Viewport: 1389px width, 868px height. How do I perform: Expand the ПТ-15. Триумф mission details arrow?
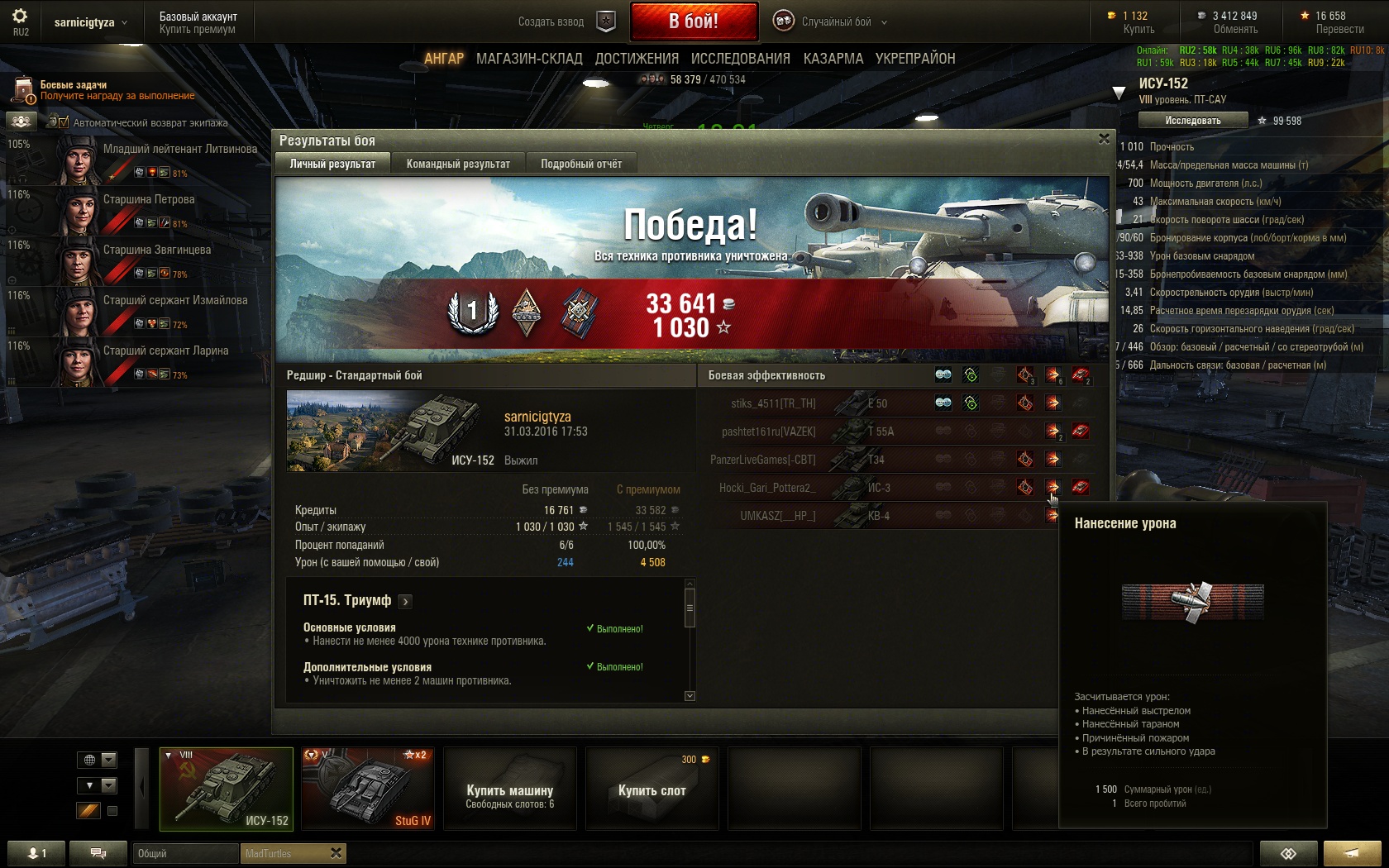pos(405,602)
